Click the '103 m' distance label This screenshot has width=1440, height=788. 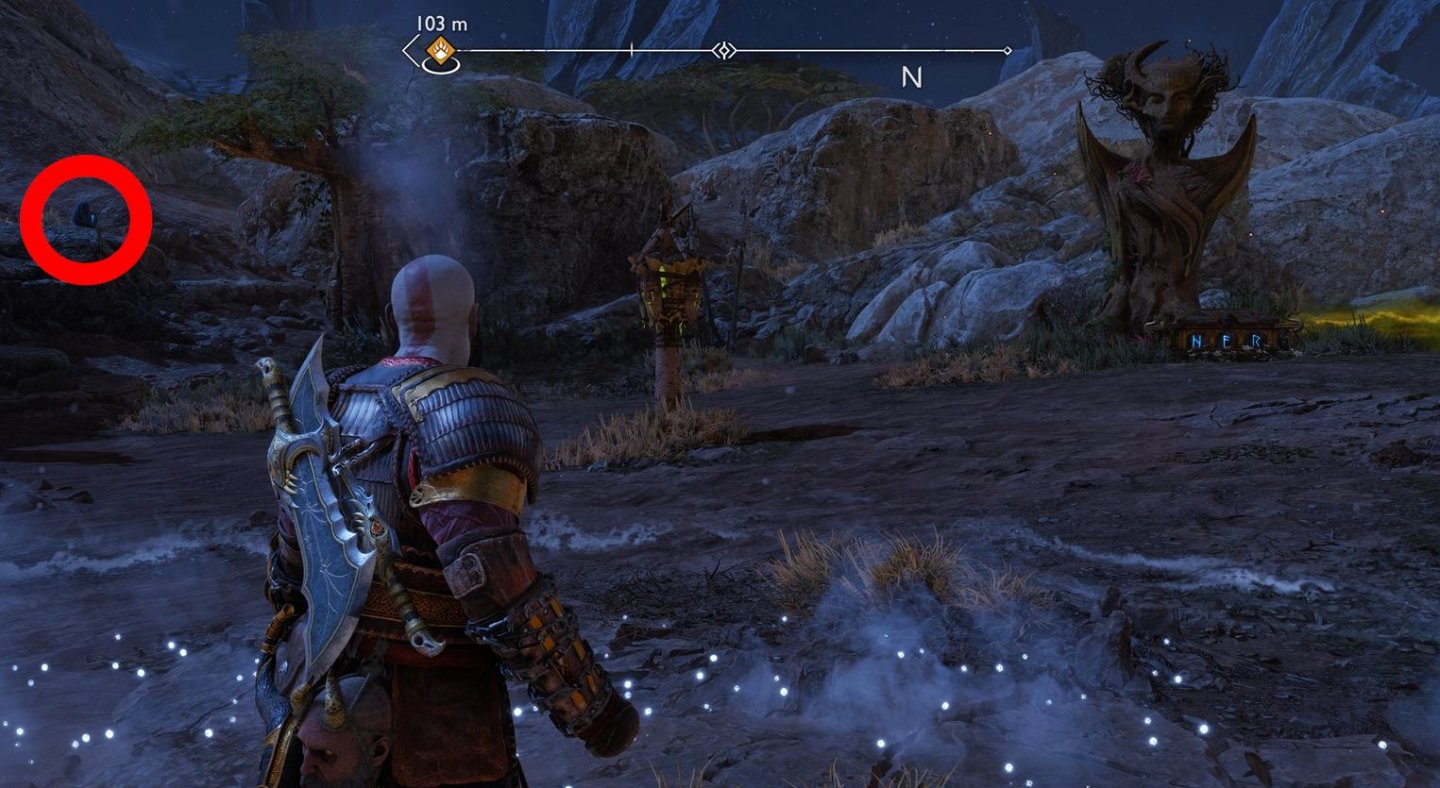coord(440,23)
